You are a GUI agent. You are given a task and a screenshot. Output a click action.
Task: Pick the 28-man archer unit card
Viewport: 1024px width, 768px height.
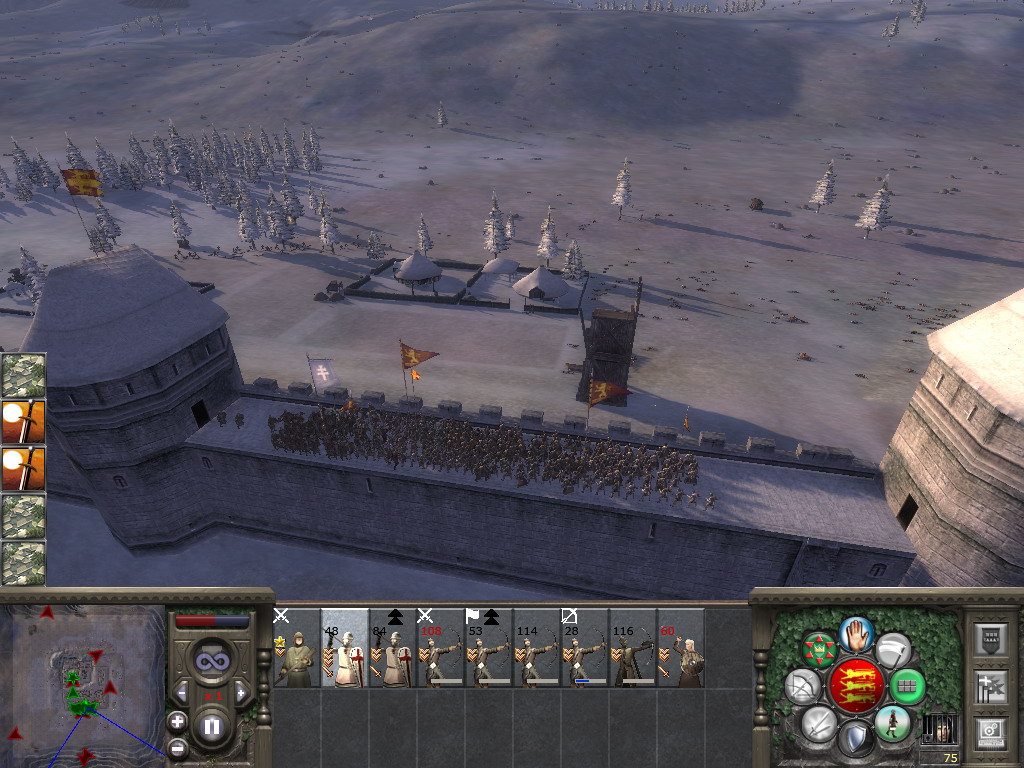(584, 648)
